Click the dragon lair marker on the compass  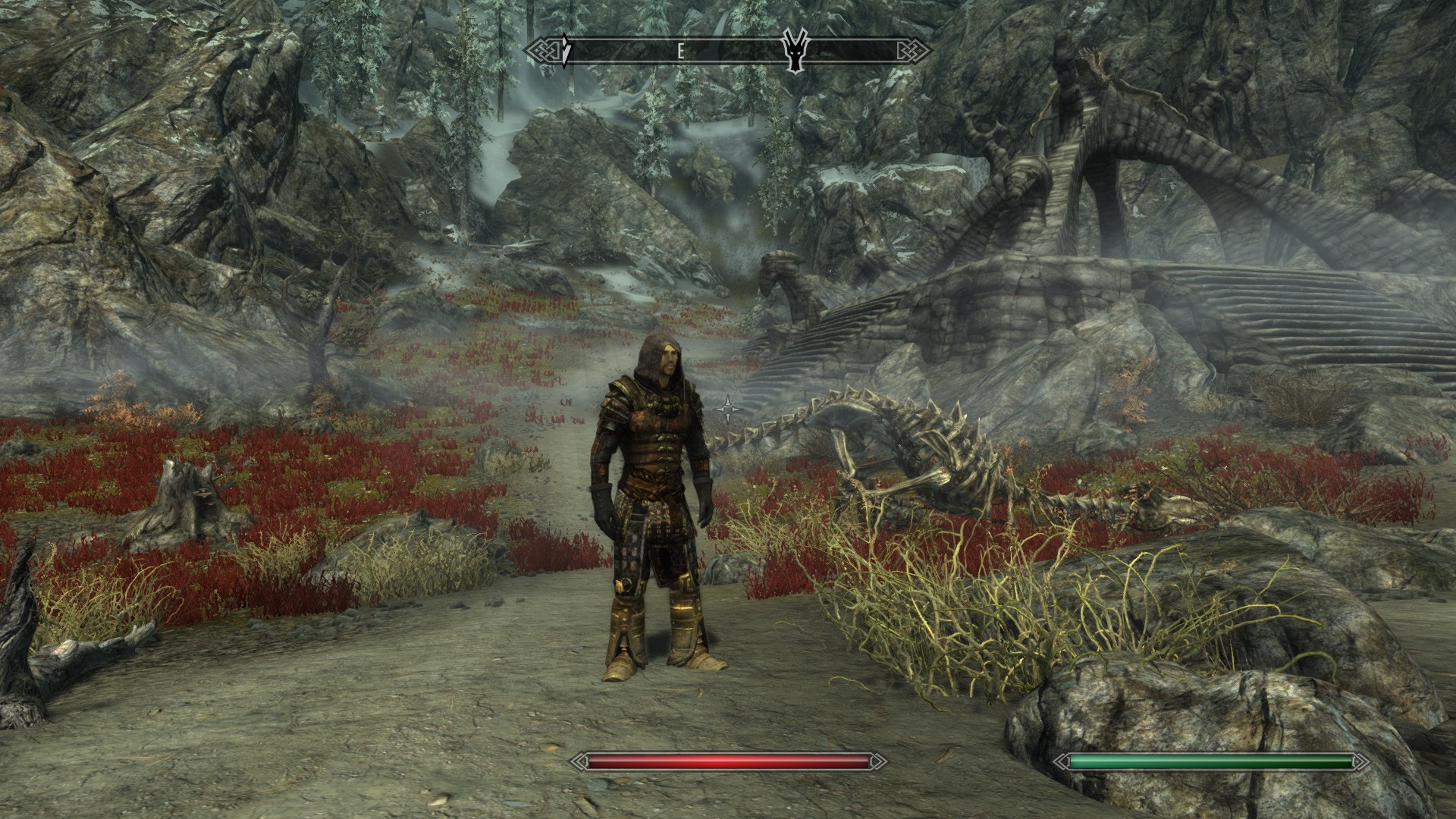click(x=795, y=52)
